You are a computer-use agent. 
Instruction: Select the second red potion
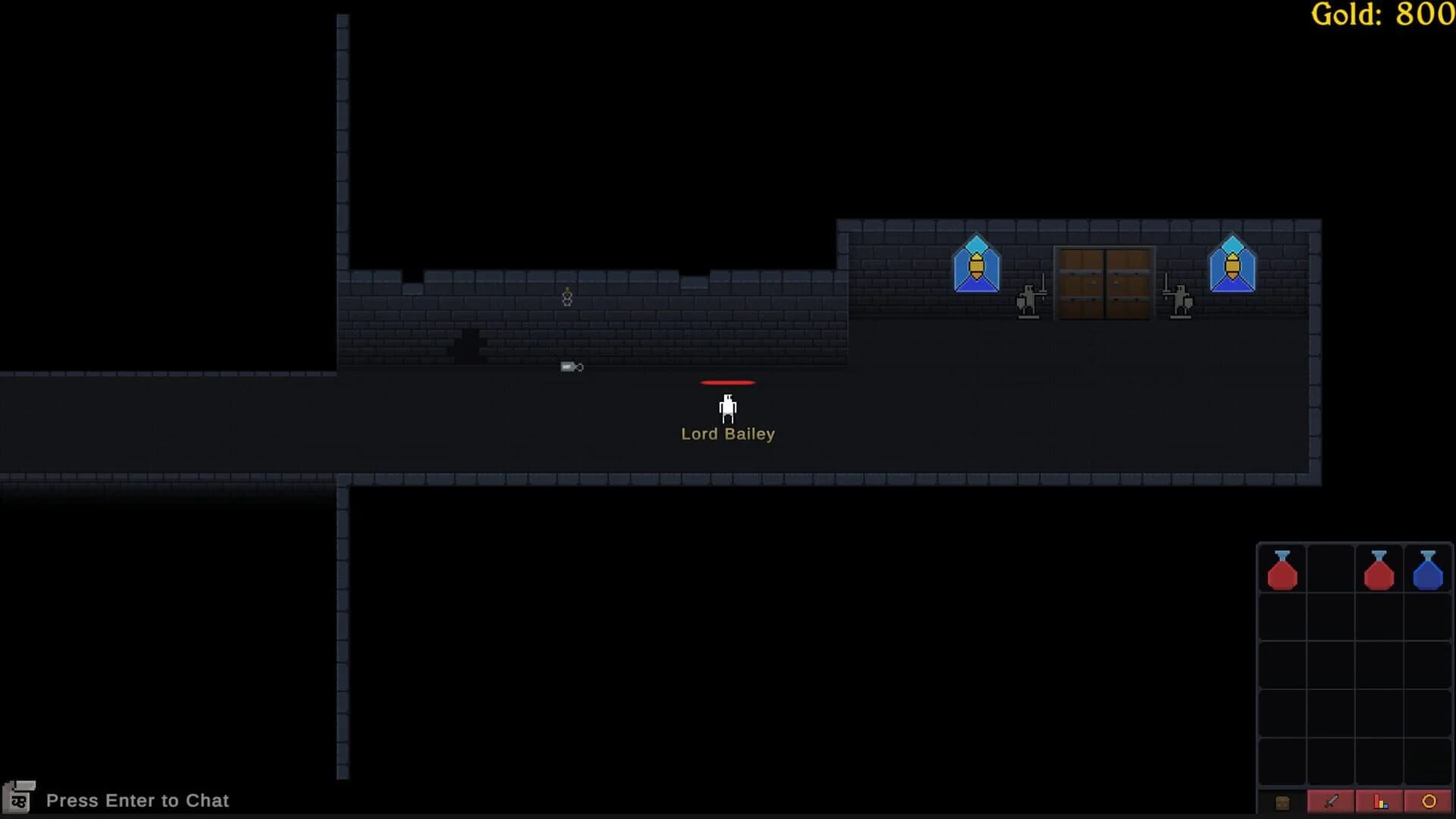(x=1380, y=570)
